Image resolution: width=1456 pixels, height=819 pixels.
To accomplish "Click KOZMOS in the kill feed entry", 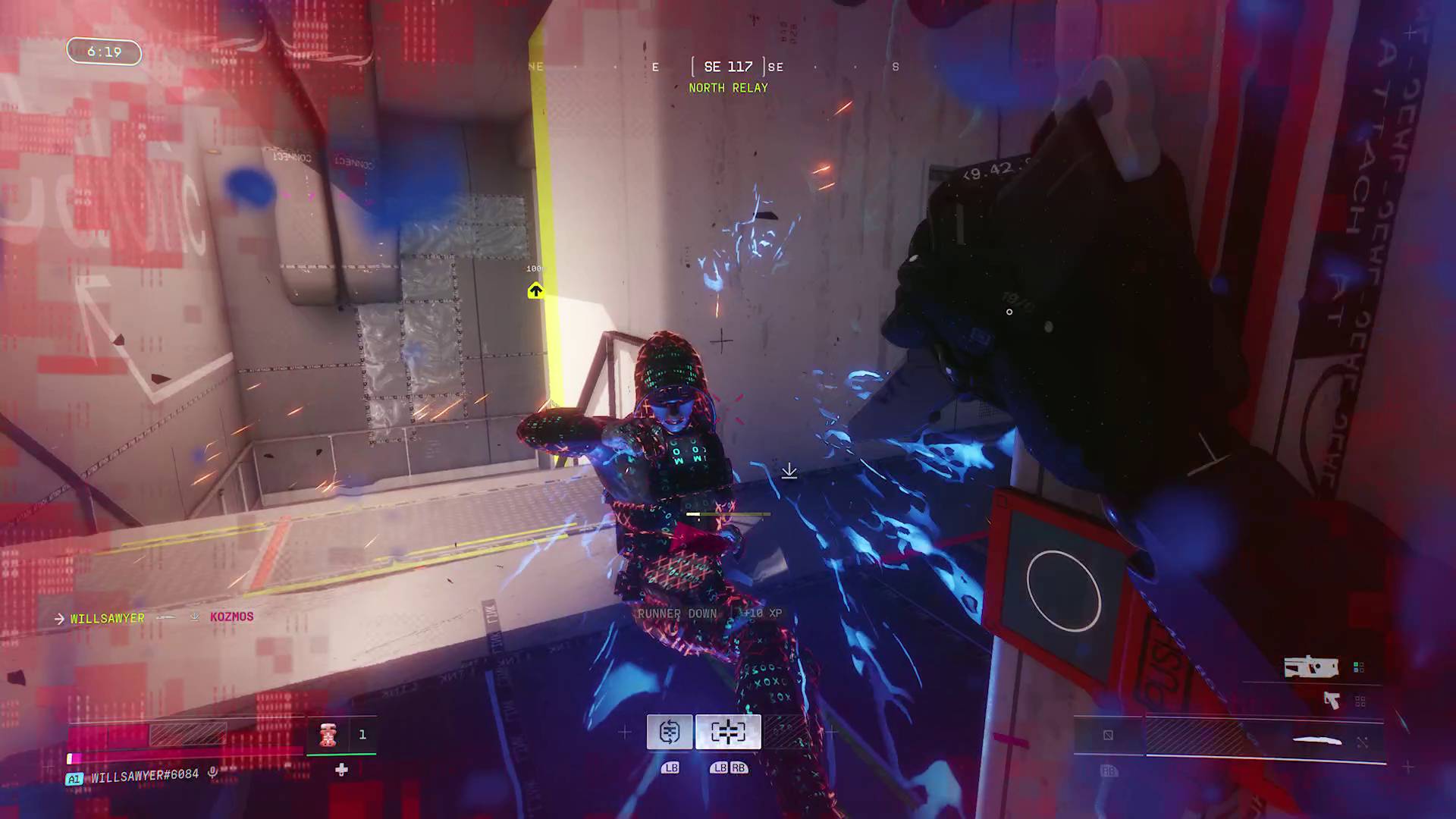I will (231, 617).
